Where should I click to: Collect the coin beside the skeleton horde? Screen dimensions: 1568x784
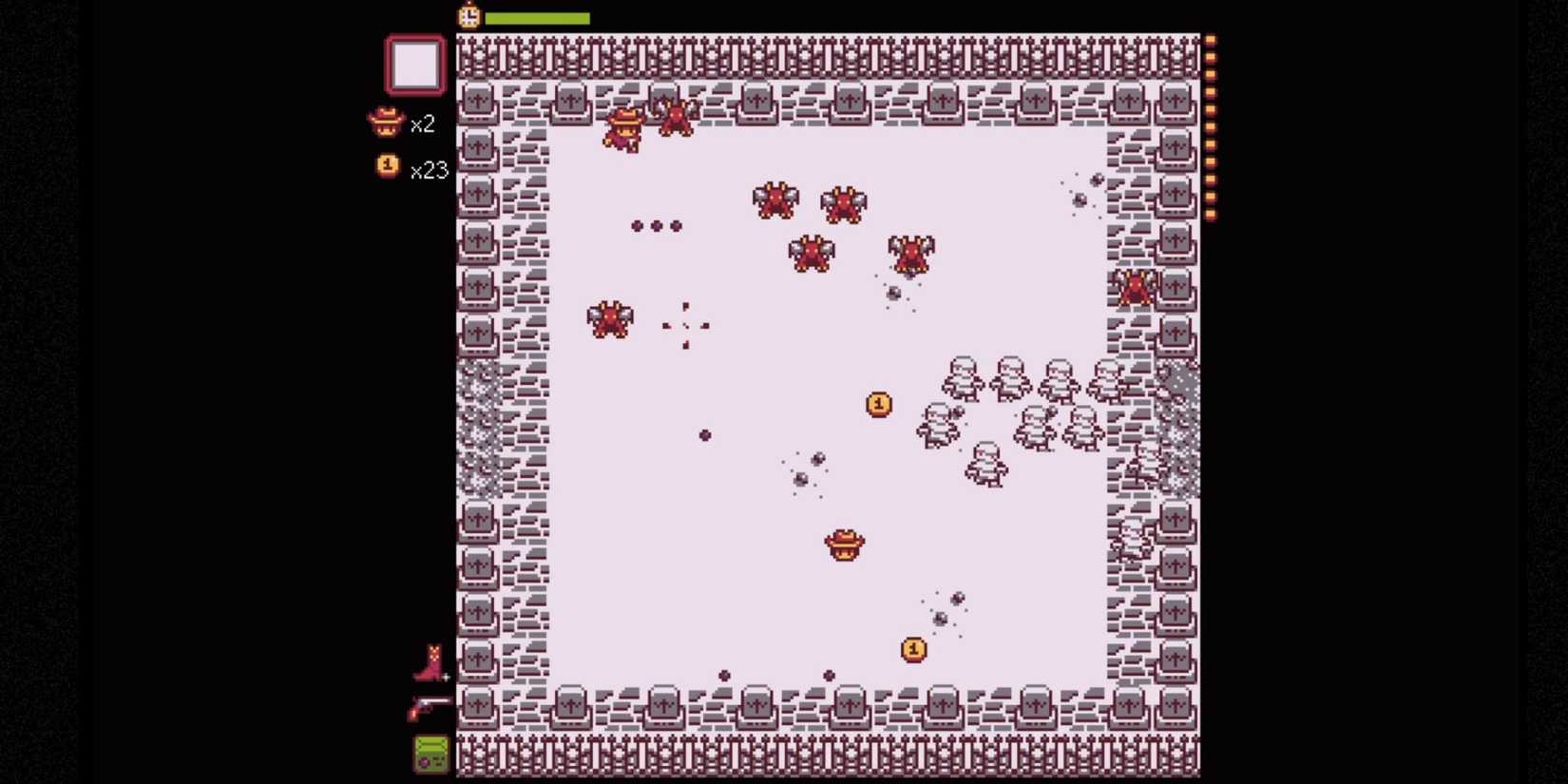[877, 402]
